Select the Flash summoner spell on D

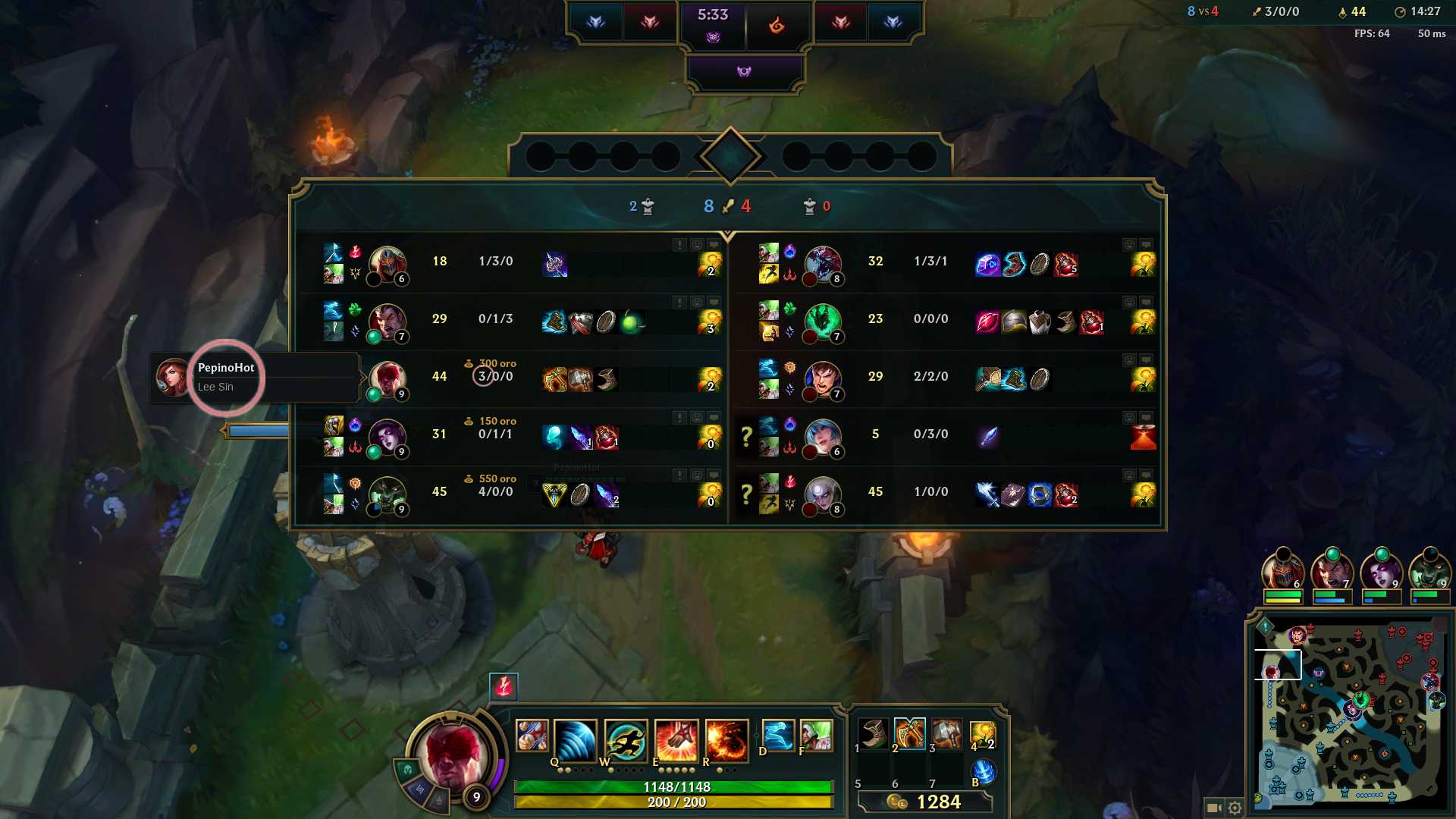[x=778, y=736]
